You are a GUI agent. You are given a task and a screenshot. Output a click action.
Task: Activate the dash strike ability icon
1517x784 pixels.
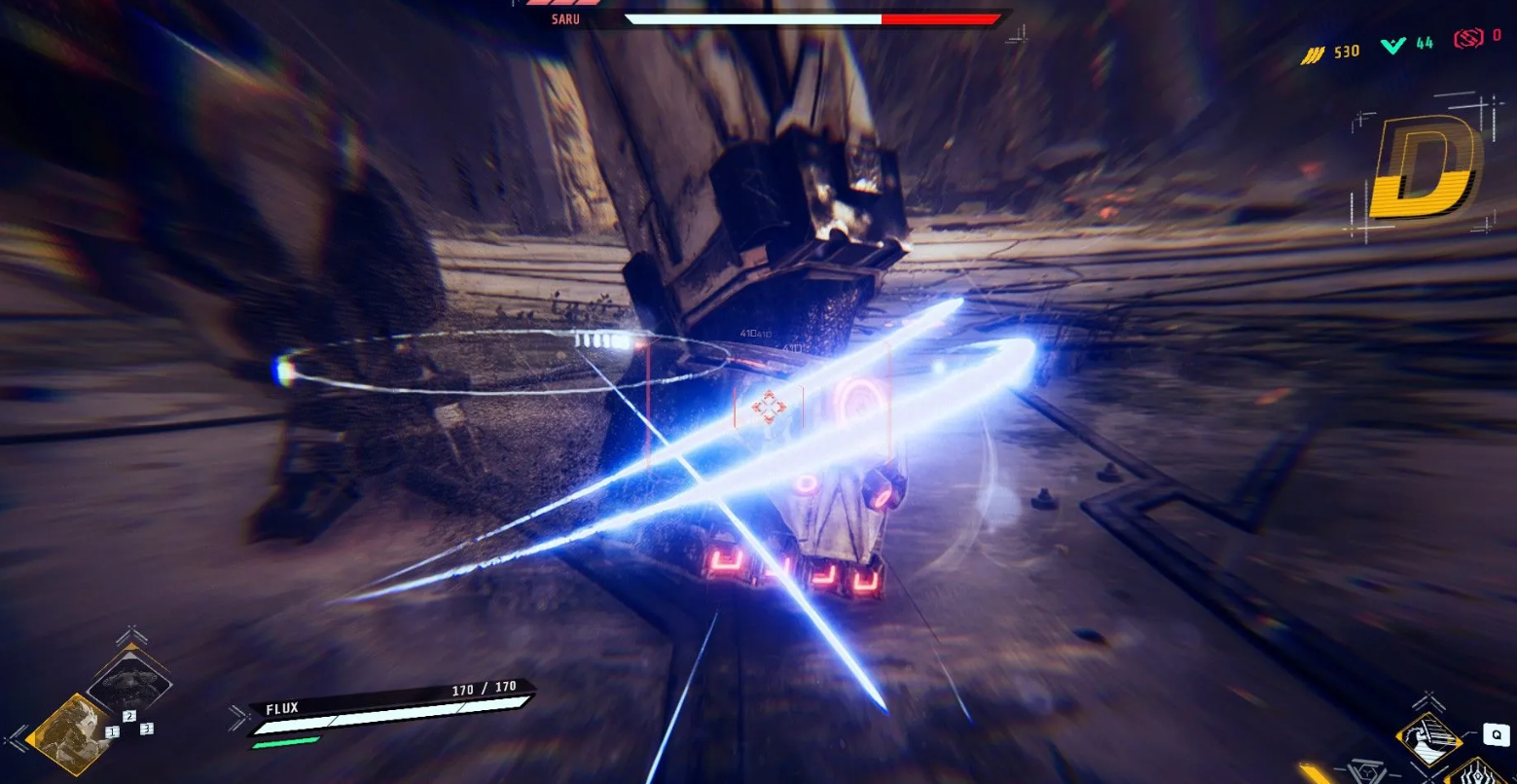click(1428, 739)
